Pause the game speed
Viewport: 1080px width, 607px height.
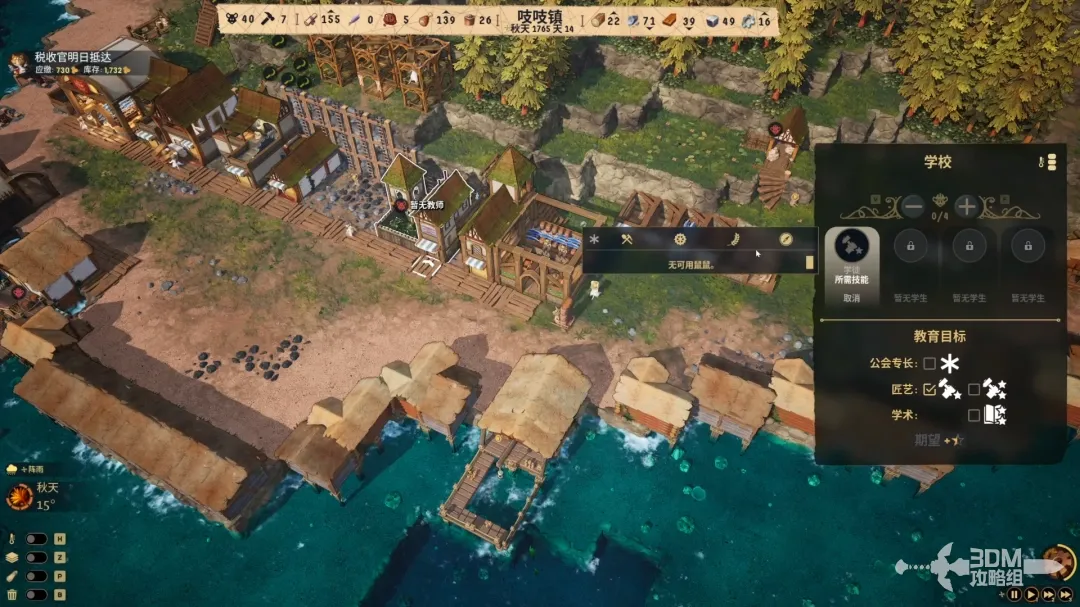click(1014, 594)
